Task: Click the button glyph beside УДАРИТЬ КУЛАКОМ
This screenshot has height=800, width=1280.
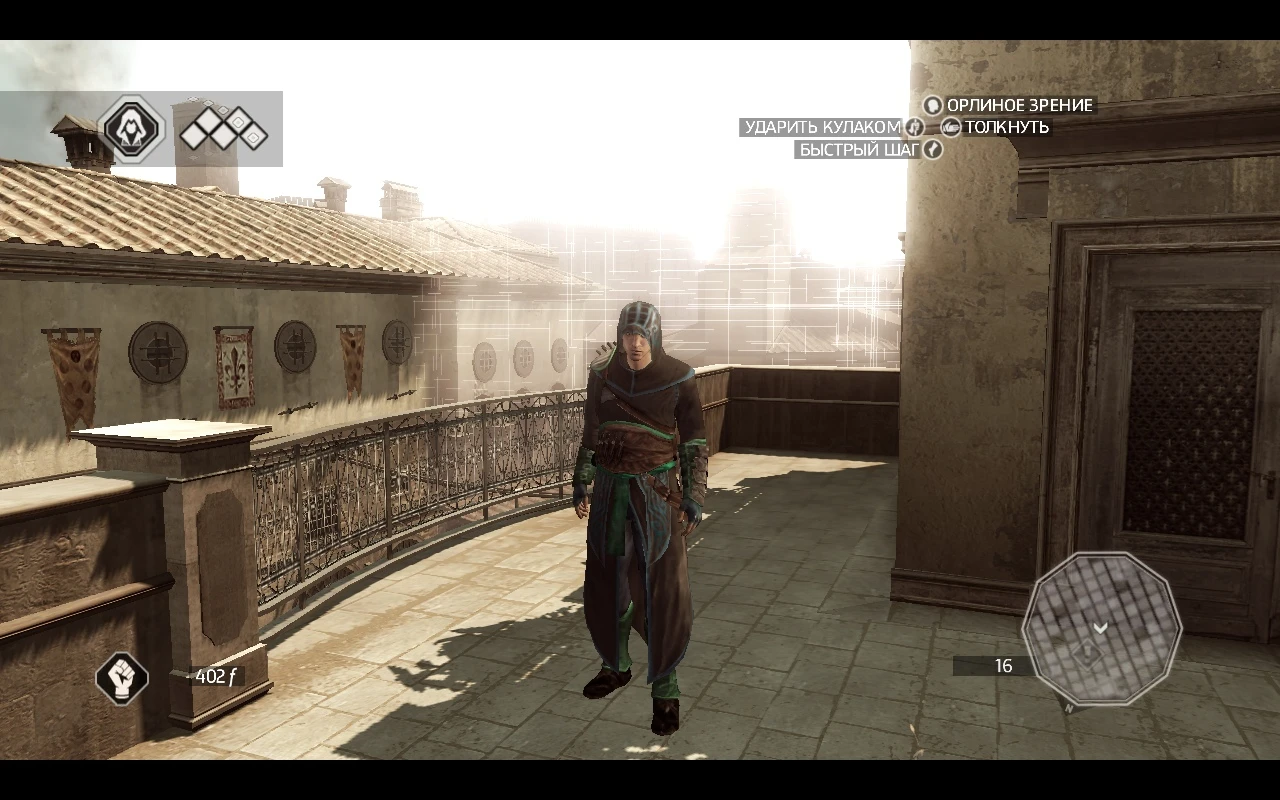Action: [915, 127]
